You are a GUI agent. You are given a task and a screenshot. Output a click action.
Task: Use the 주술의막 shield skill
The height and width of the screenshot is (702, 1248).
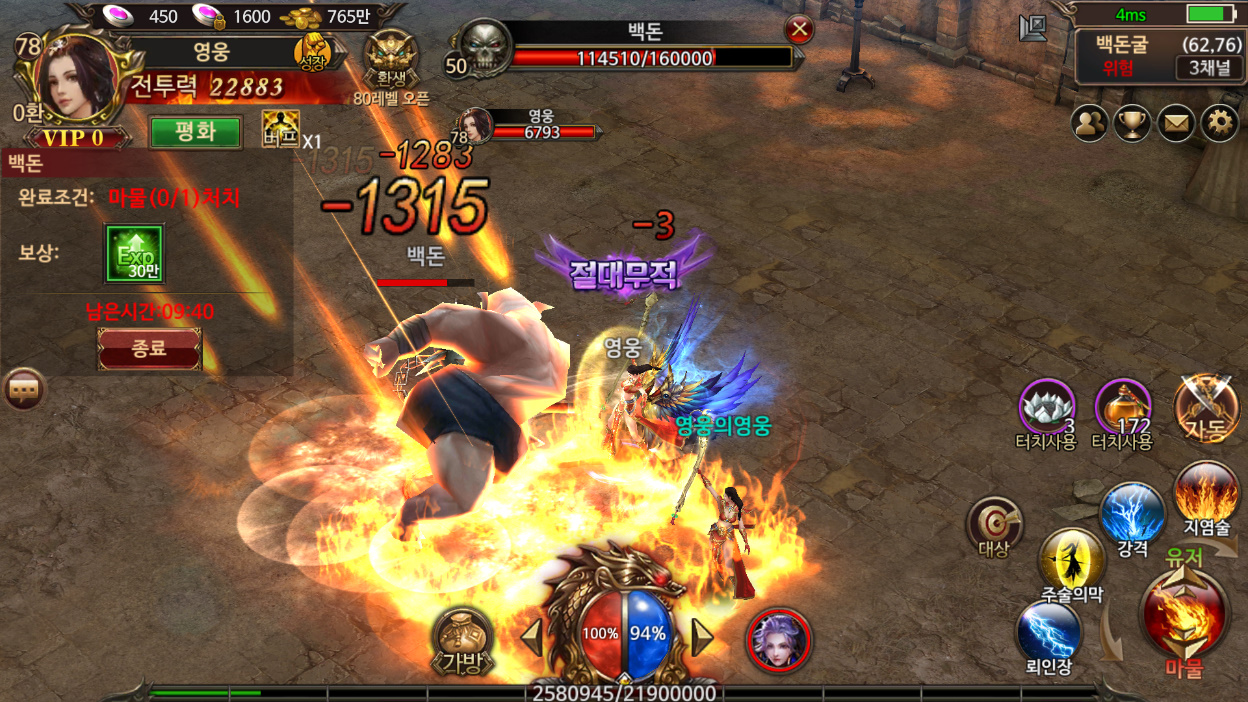(x=1072, y=561)
